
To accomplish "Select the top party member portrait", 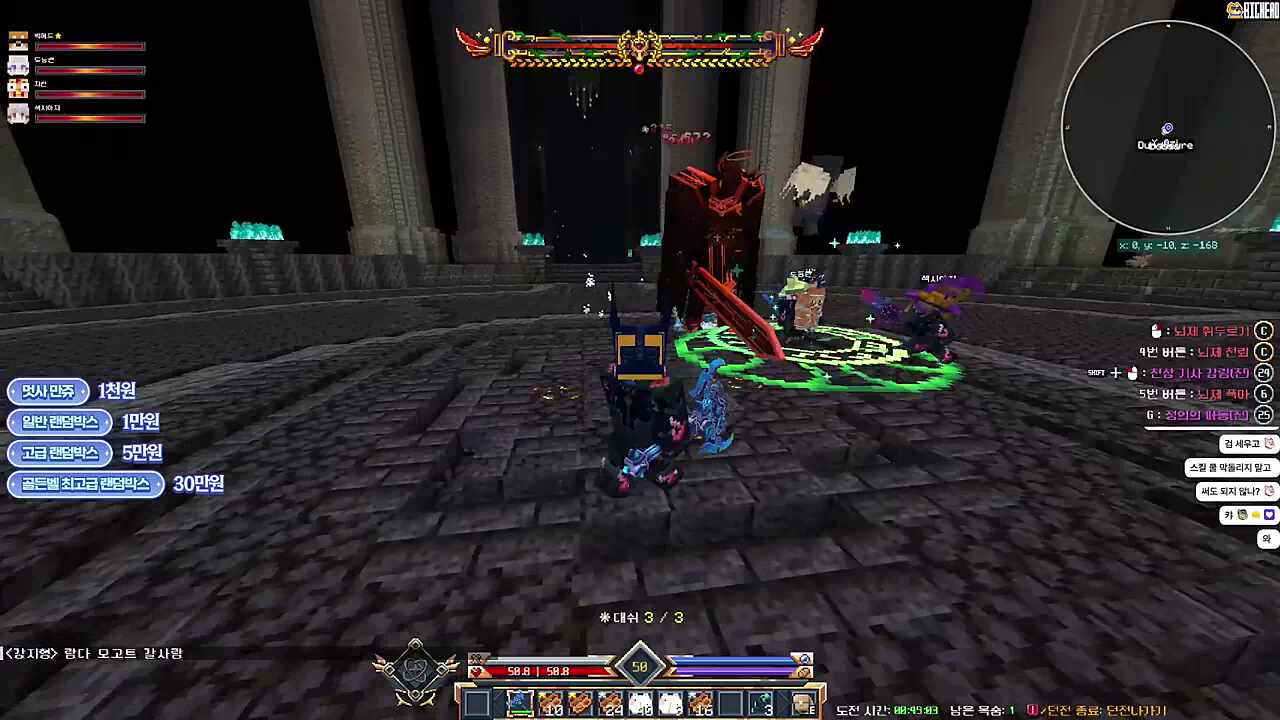I will [x=18, y=41].
